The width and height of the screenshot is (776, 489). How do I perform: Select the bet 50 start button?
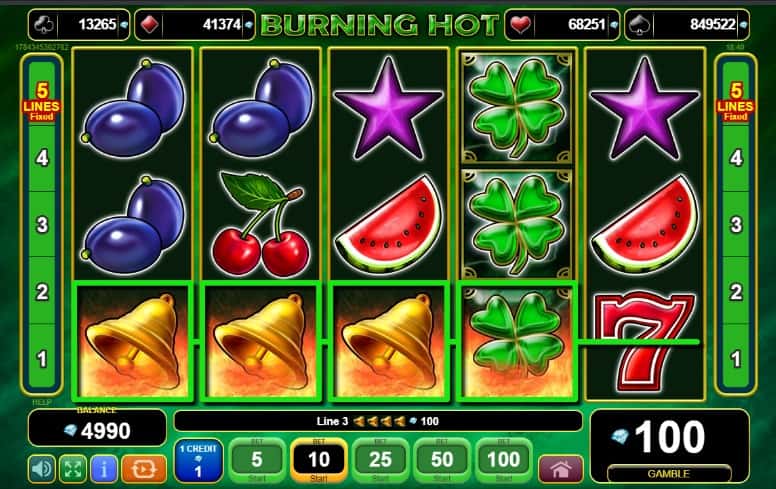click(x=443, y=460)
